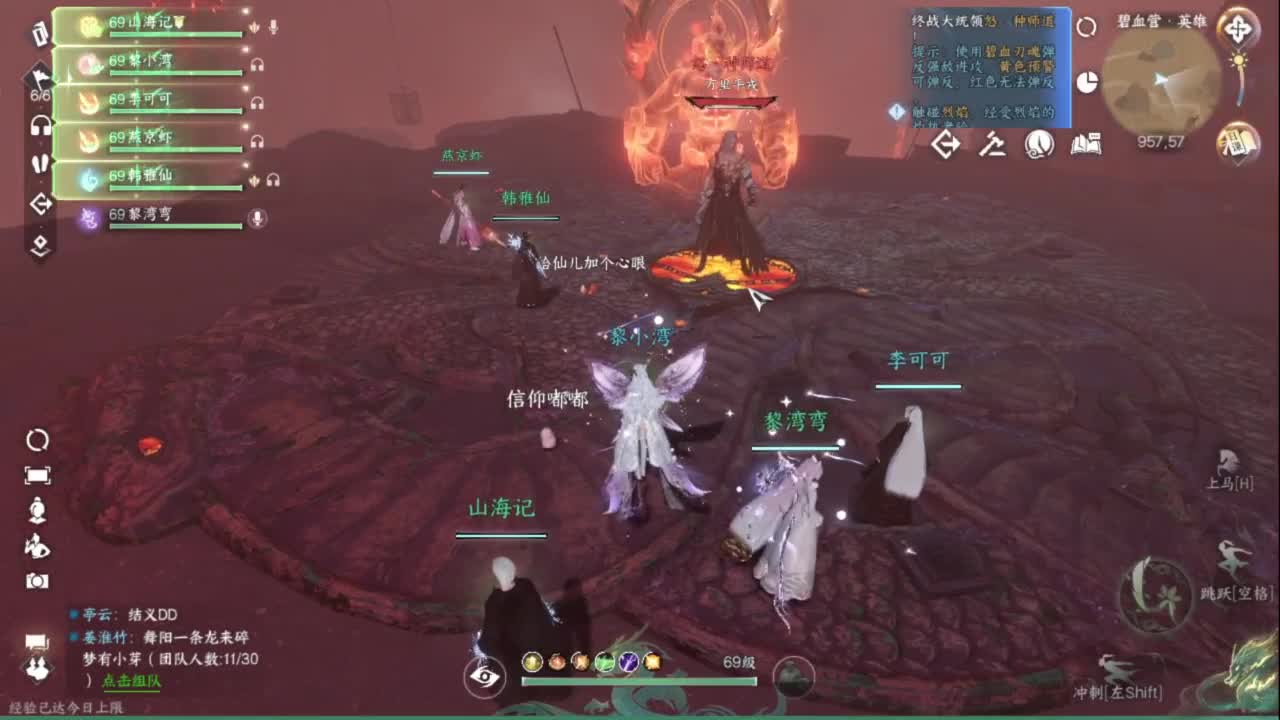Open the camera screenshot tool
Image resolution: width=1280 pixels, height=720 pixels.
38,578
